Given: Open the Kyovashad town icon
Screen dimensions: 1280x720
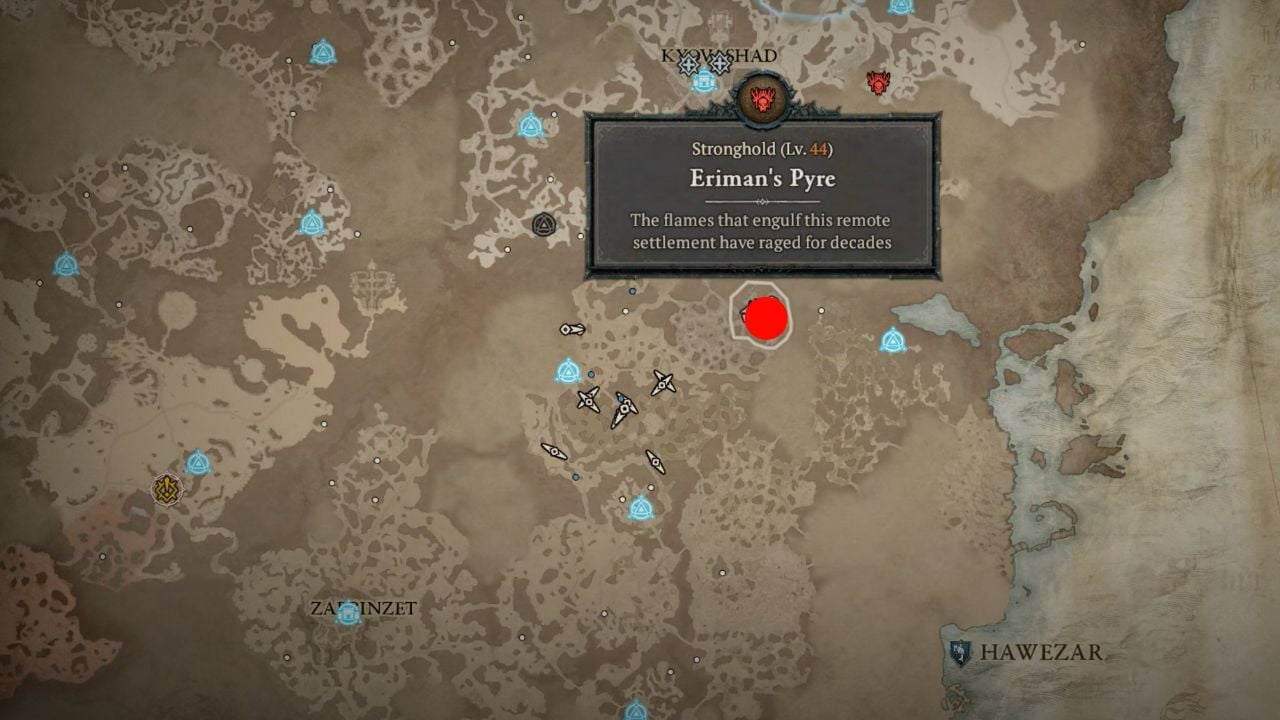Looking at the screenshot, I should click(703, 81).
